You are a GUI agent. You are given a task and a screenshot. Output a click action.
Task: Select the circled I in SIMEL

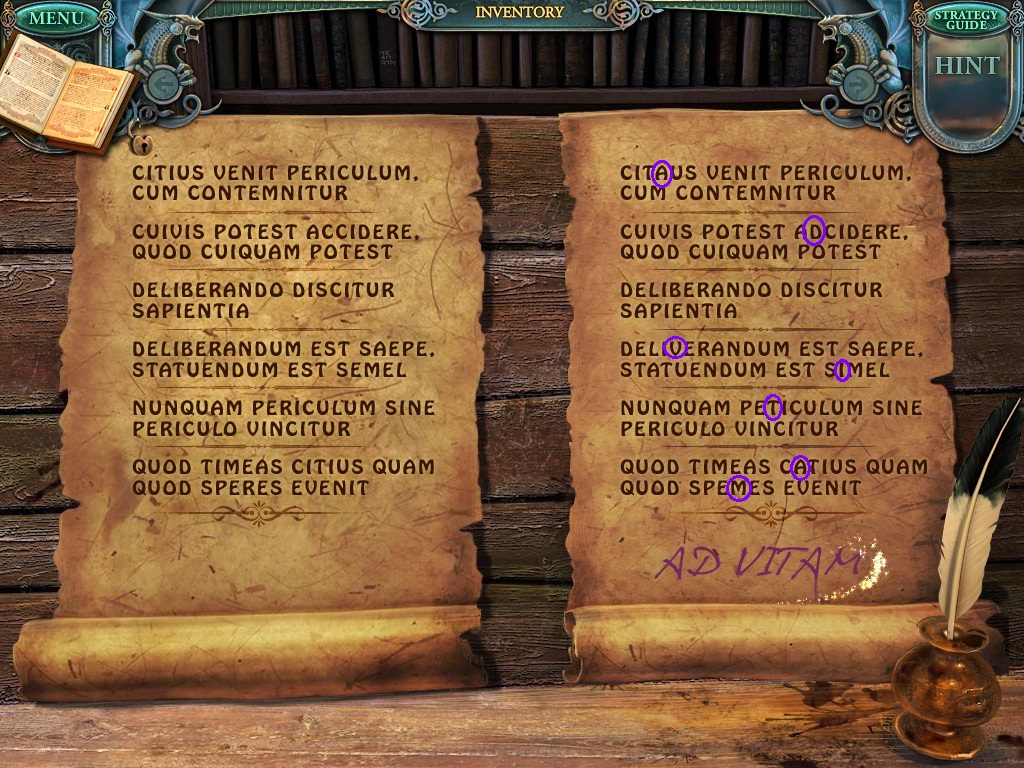pos(842,371)
